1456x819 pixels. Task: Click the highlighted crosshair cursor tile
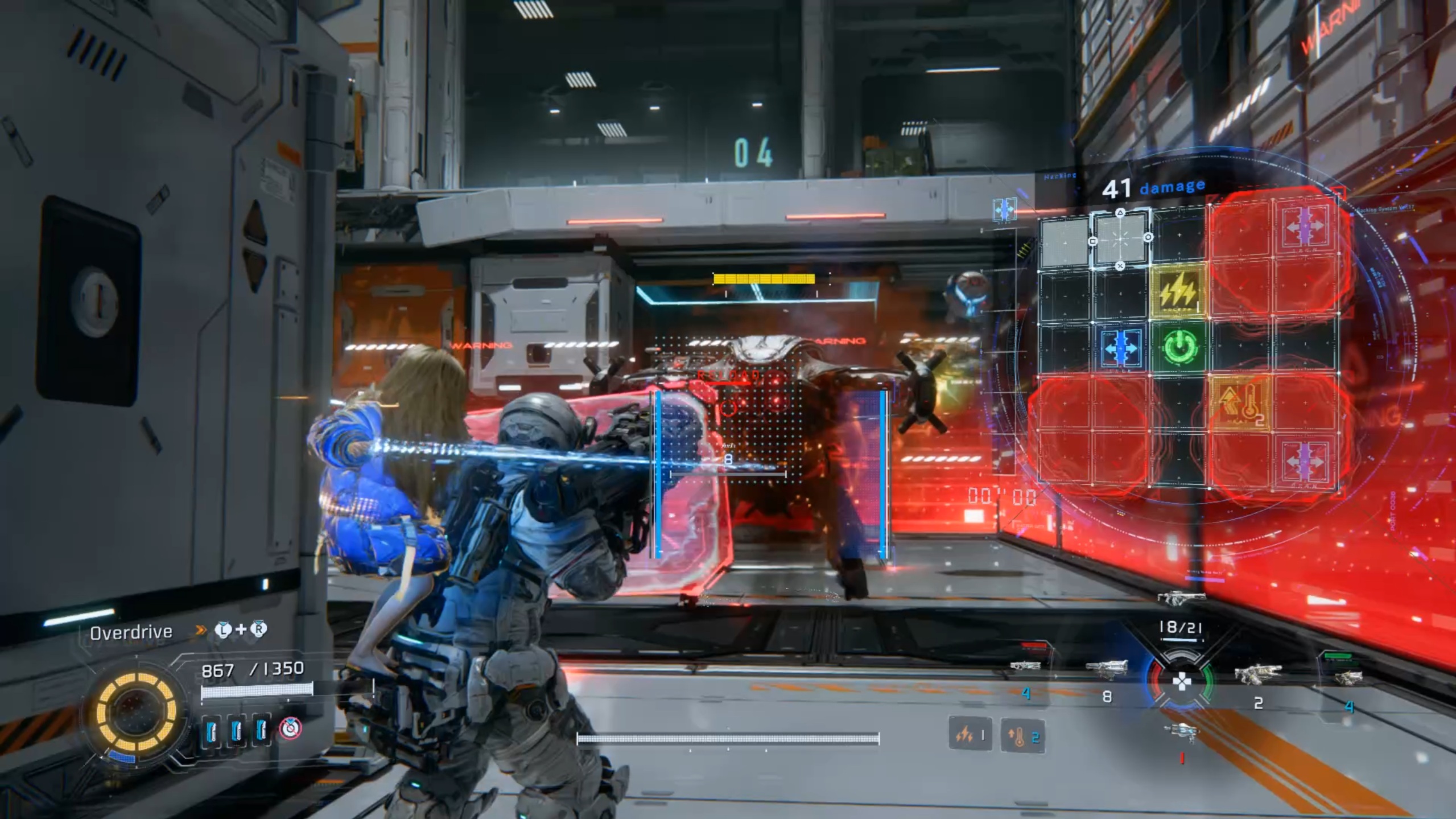pos(1120,238)
